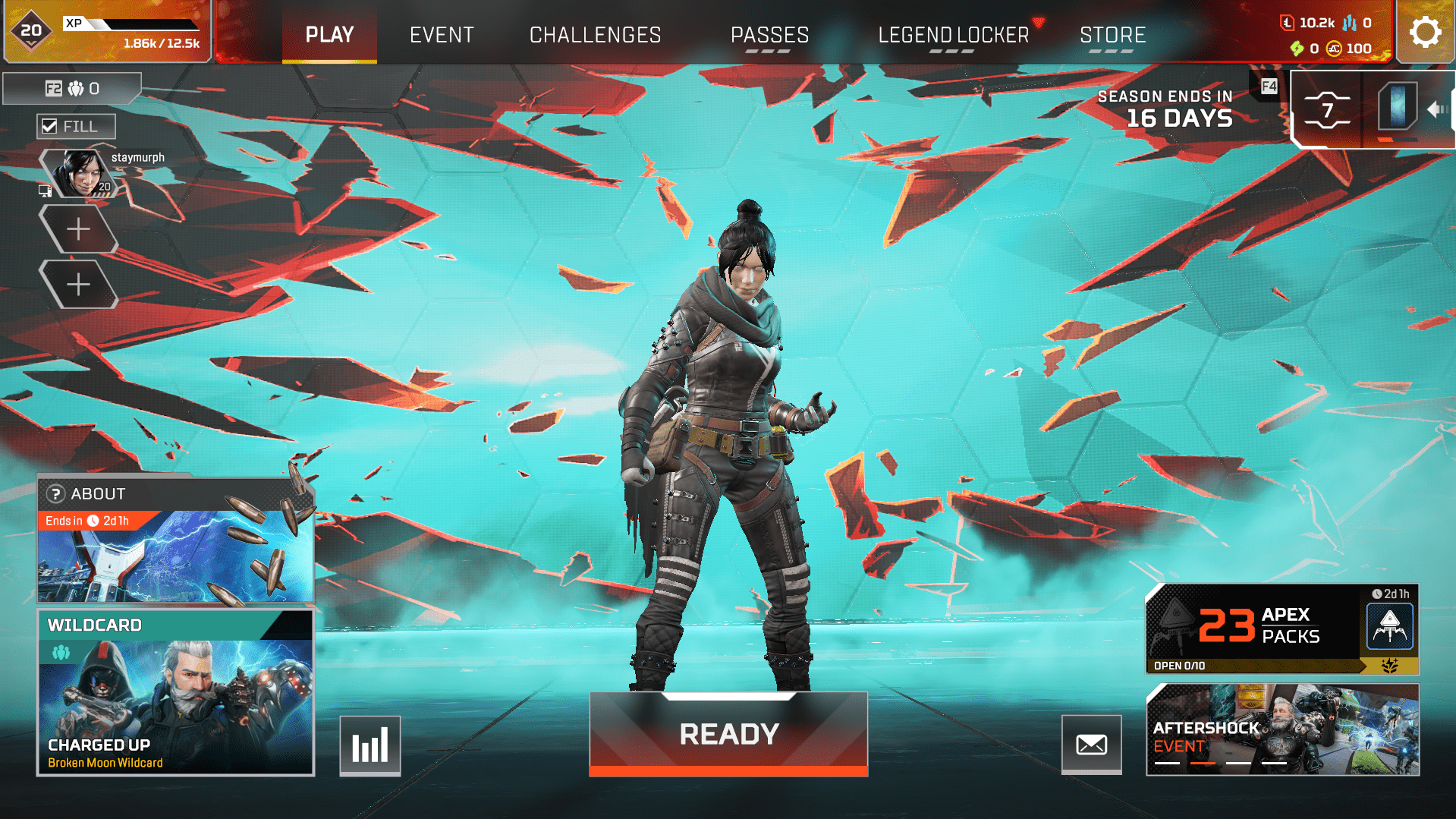The width and height of the screenshot is (1456, 819).
Task: Add a squad member via empty plus slot
Action: [79, 228]
